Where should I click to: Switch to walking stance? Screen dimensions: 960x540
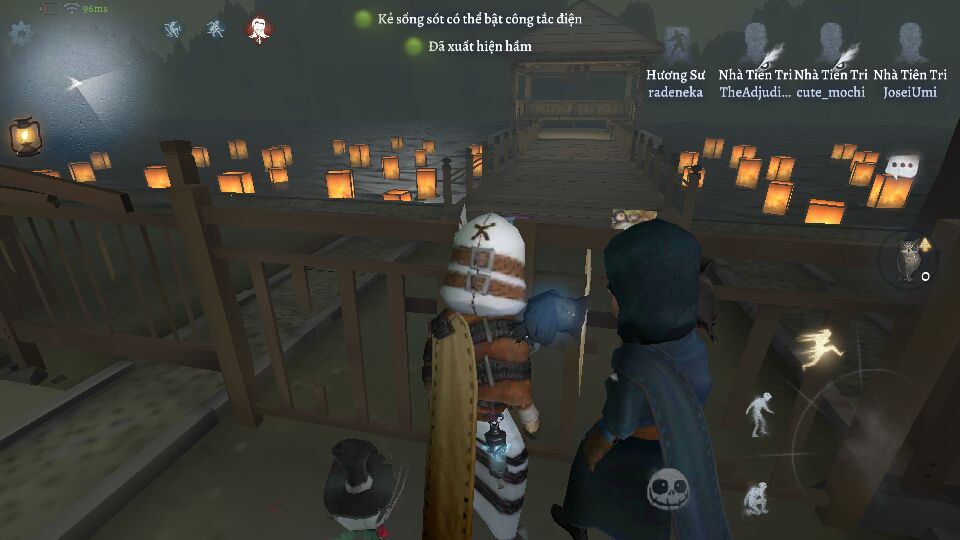point(761,412)
